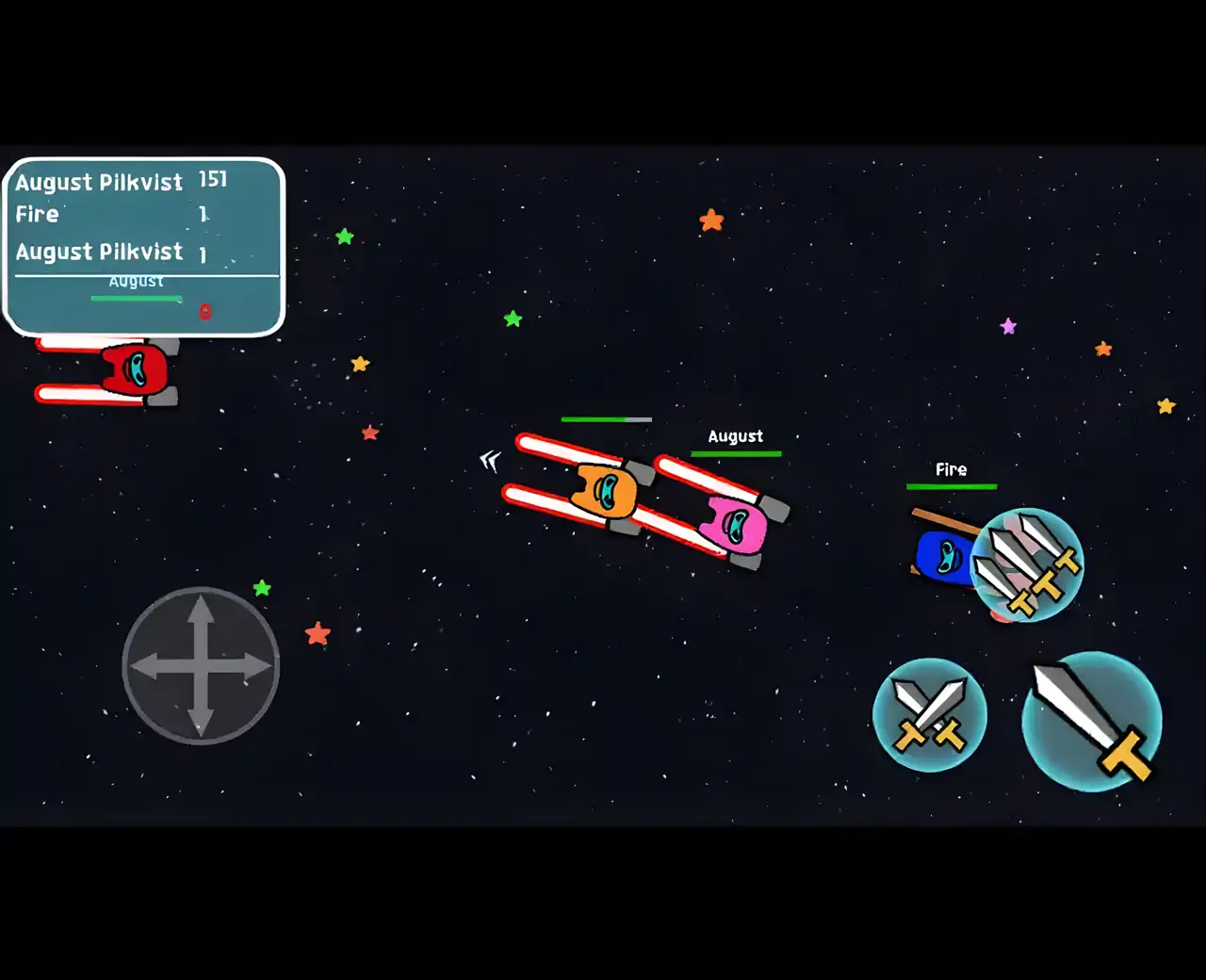The height and width of the screenshot is (980, 1206).
Task: Tap the virtual movement joystick
Action: tap(201, 666)
